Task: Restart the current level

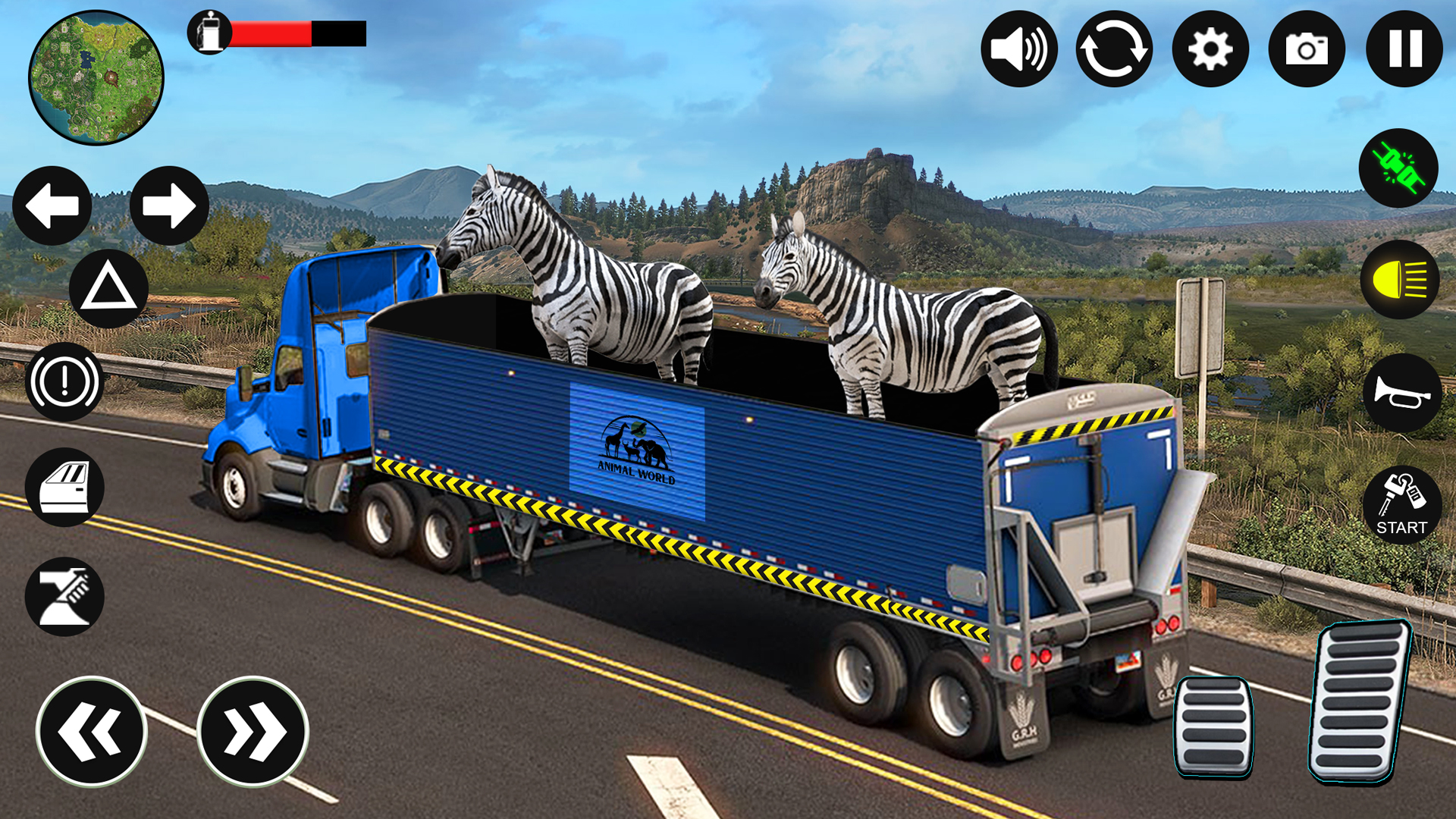Action: coord(1112,47)
